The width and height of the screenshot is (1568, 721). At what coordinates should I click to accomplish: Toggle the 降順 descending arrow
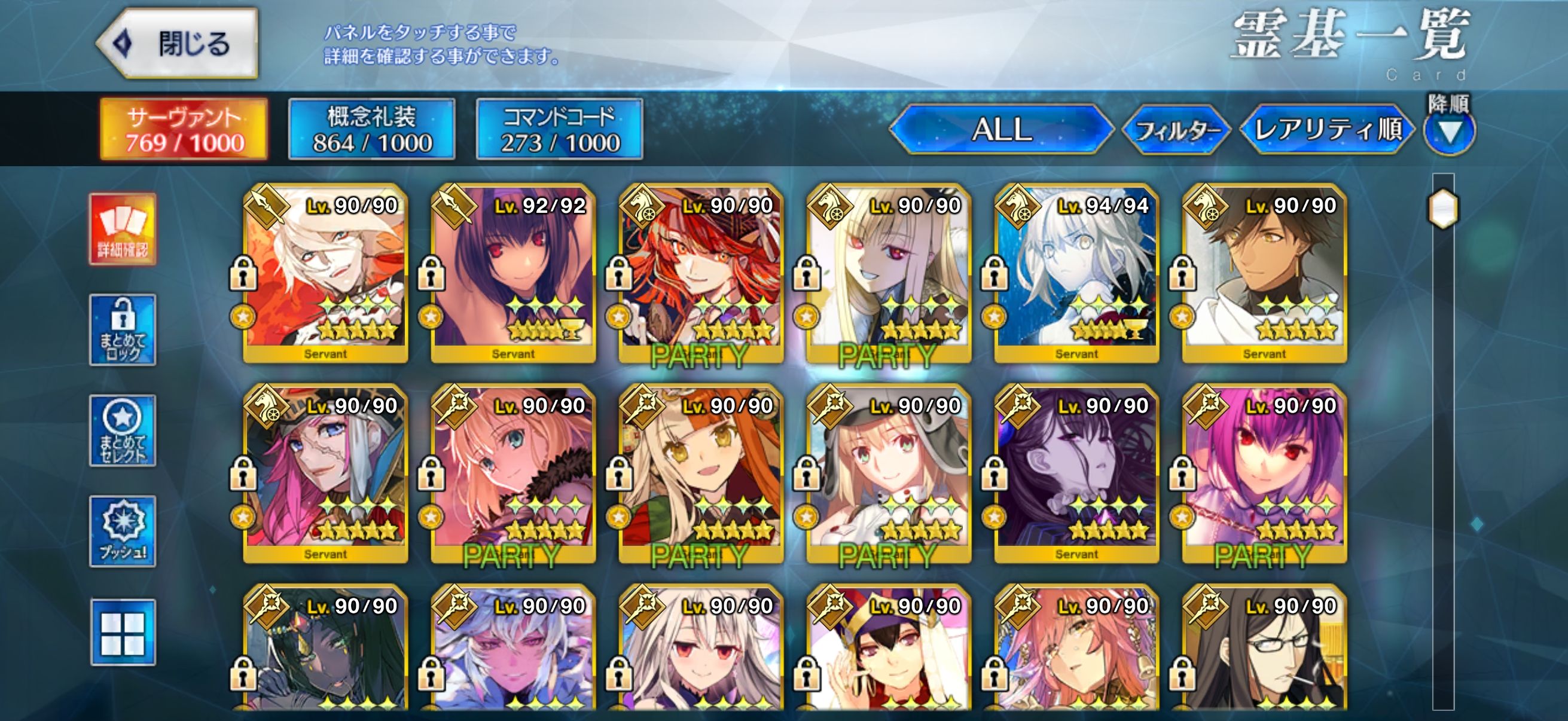[1450, 131]
